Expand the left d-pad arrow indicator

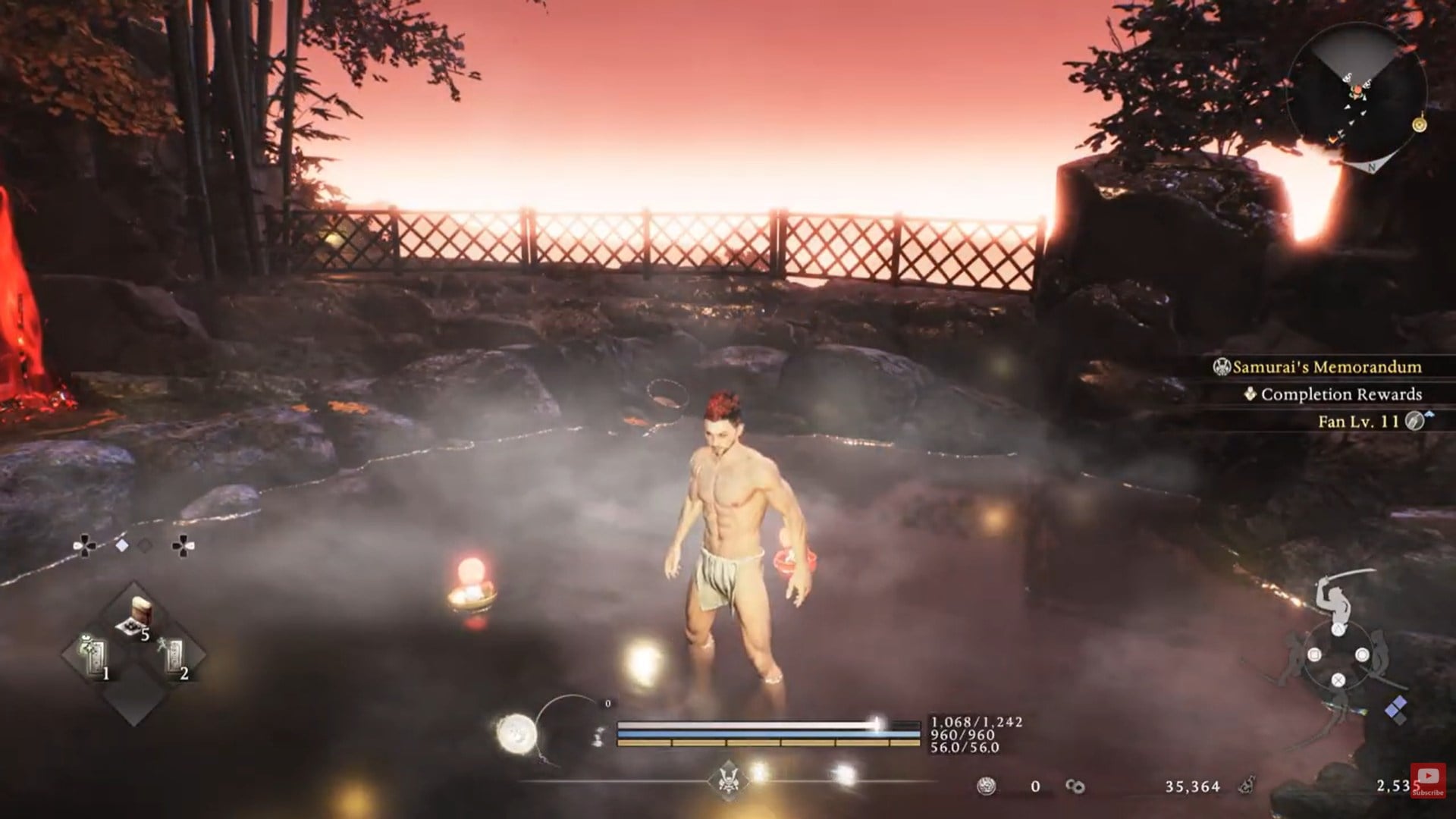click(x=85, y=544)
